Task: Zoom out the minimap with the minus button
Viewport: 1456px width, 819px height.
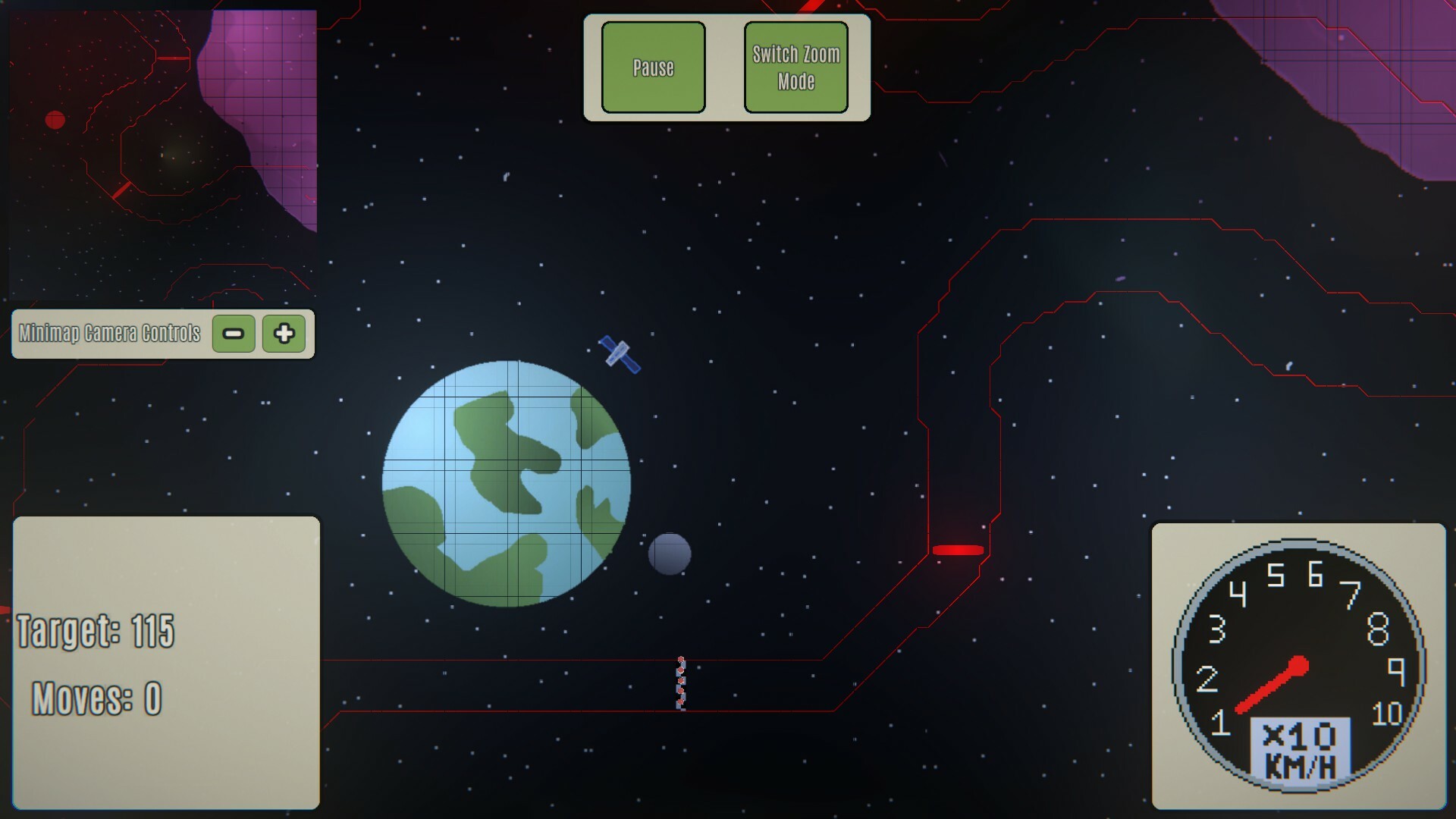Action: click(233, 334)
